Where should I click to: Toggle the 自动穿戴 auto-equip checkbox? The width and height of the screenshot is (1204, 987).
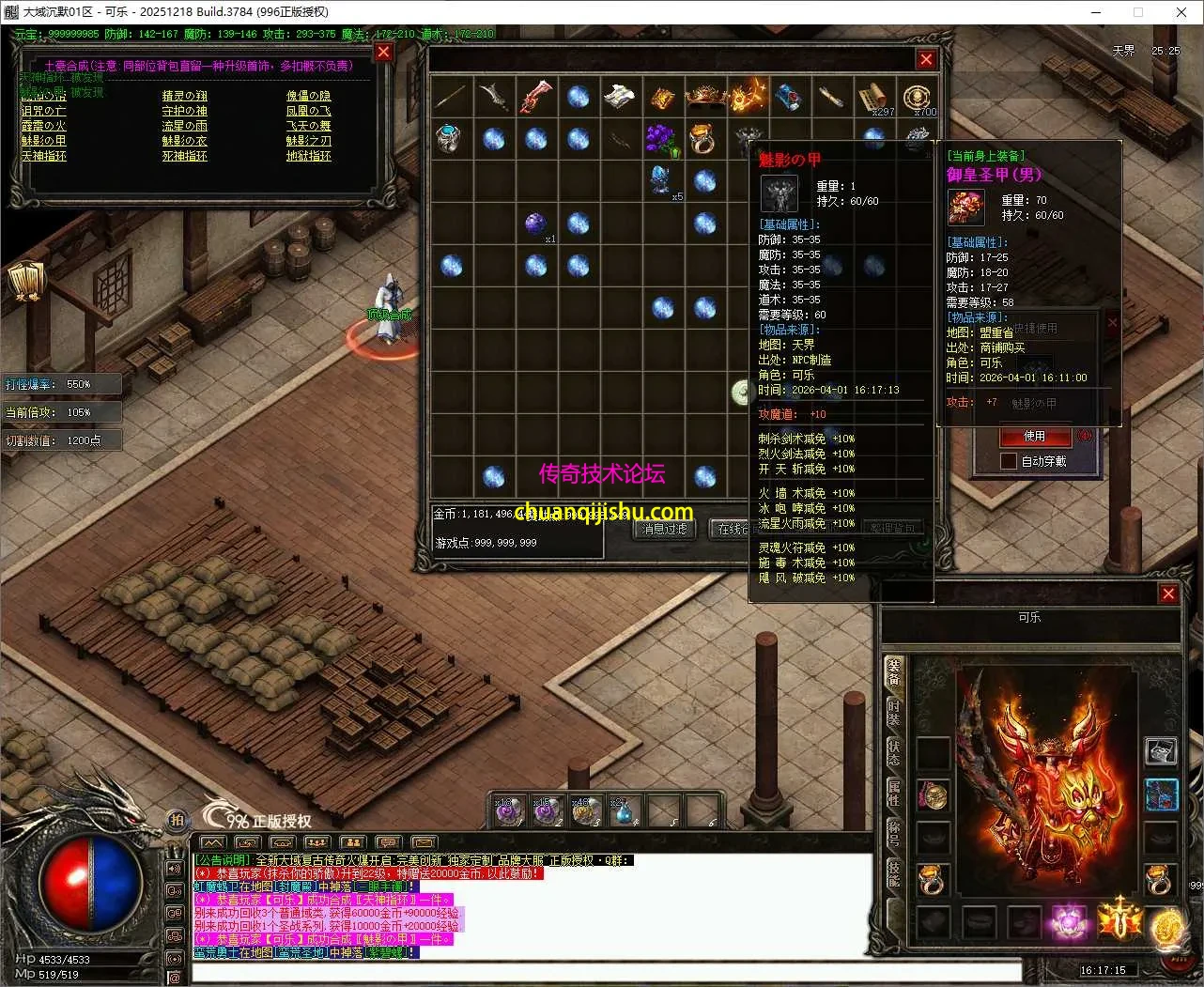(1008, 461)
